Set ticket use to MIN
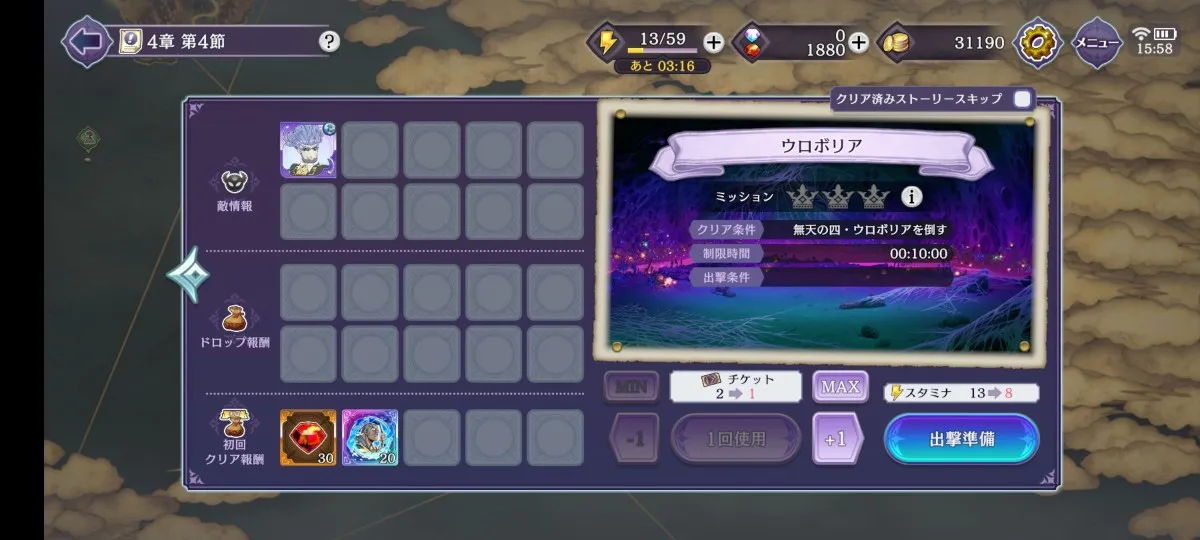 point(631,386)
